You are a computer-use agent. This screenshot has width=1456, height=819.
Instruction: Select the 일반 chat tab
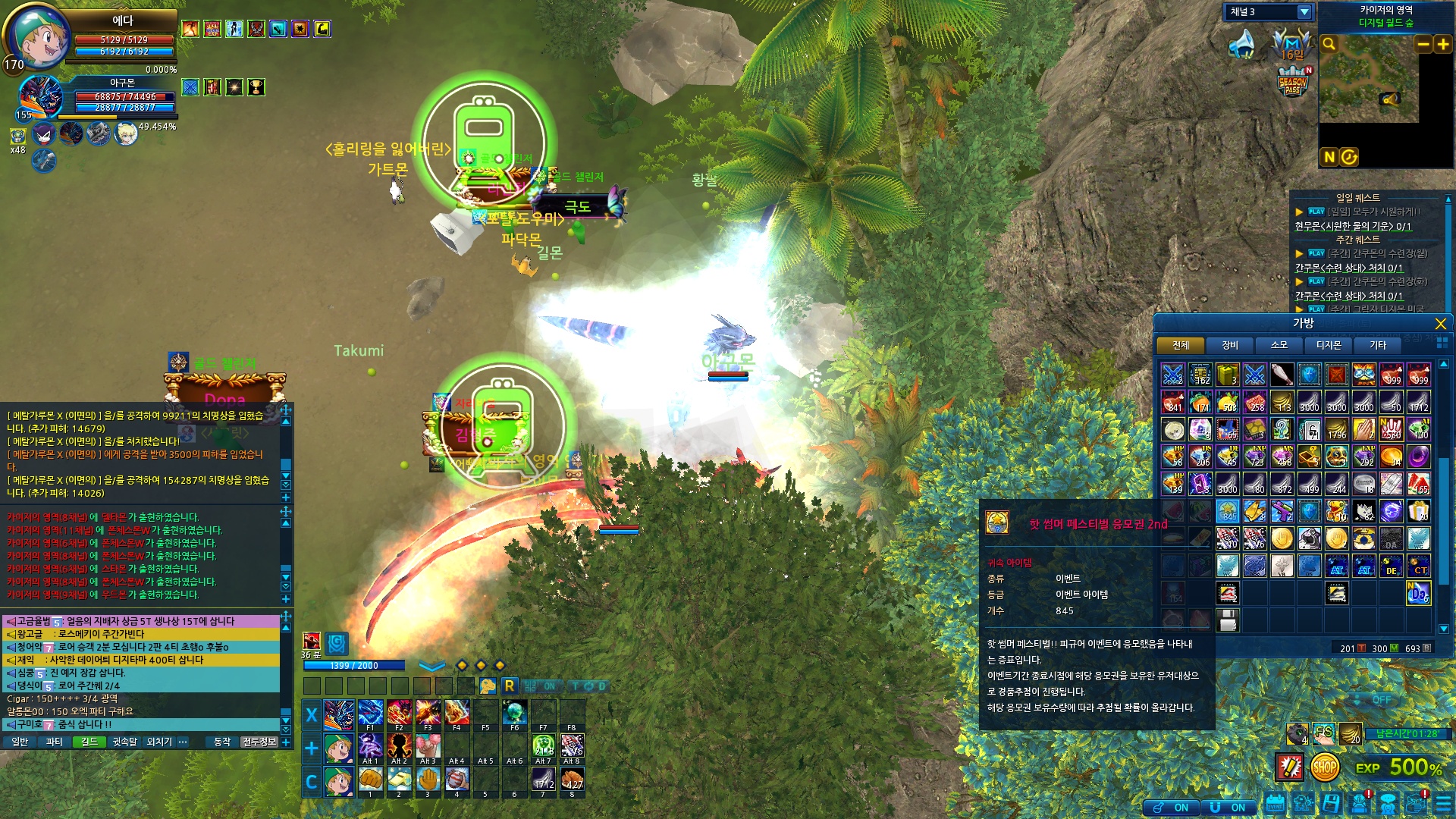click(x=20, y=742)
